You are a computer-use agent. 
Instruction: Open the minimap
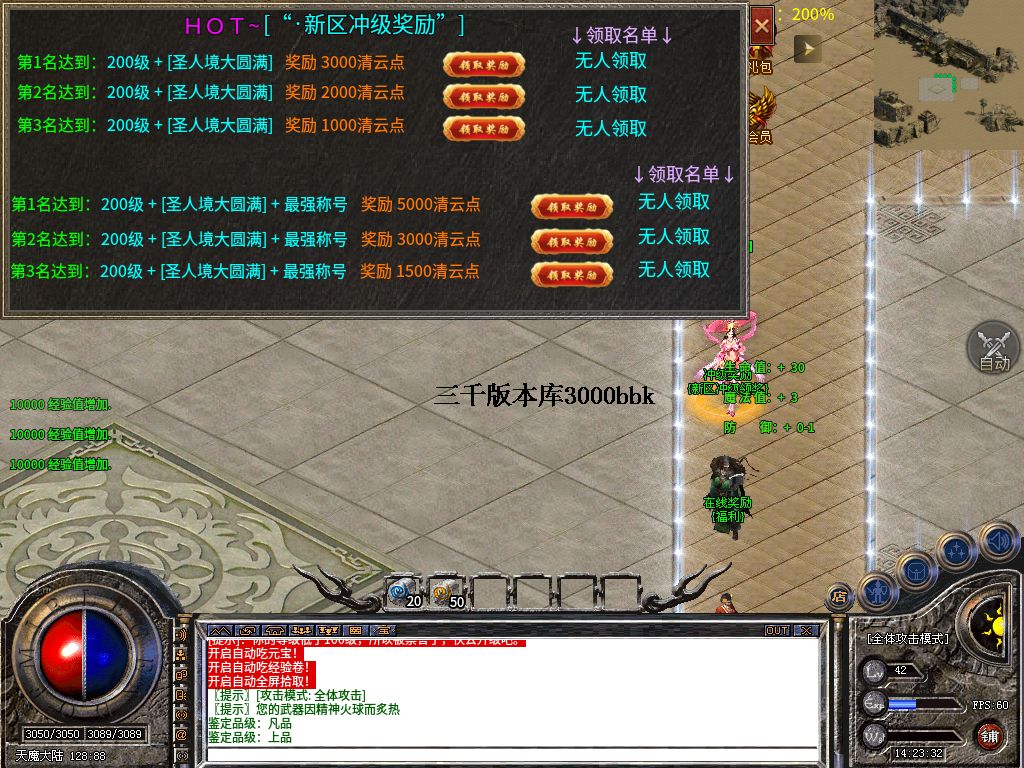(948, 75)
